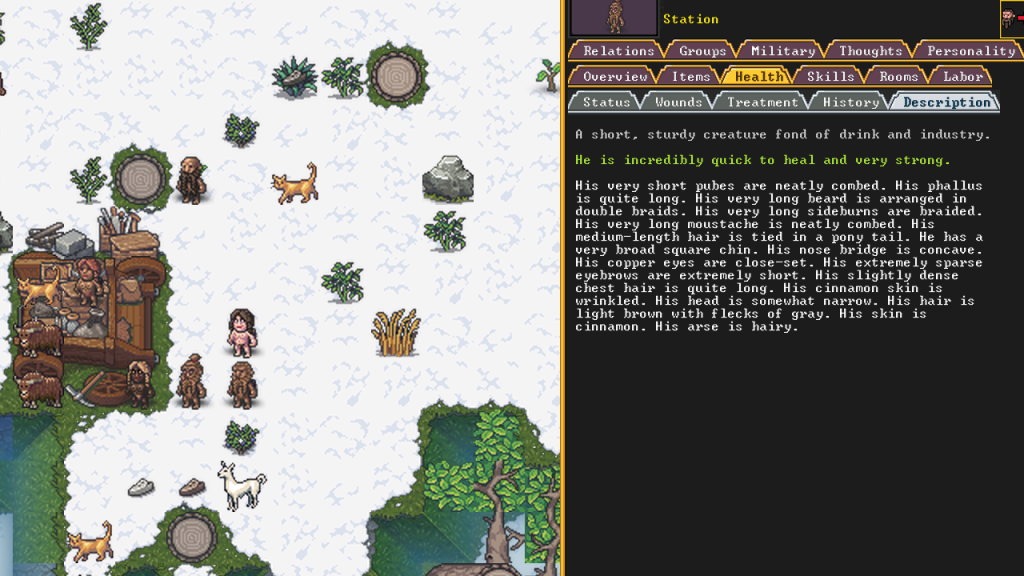Switch to the Overview tab
1024x576 pixels.
[x=615, y=76]
